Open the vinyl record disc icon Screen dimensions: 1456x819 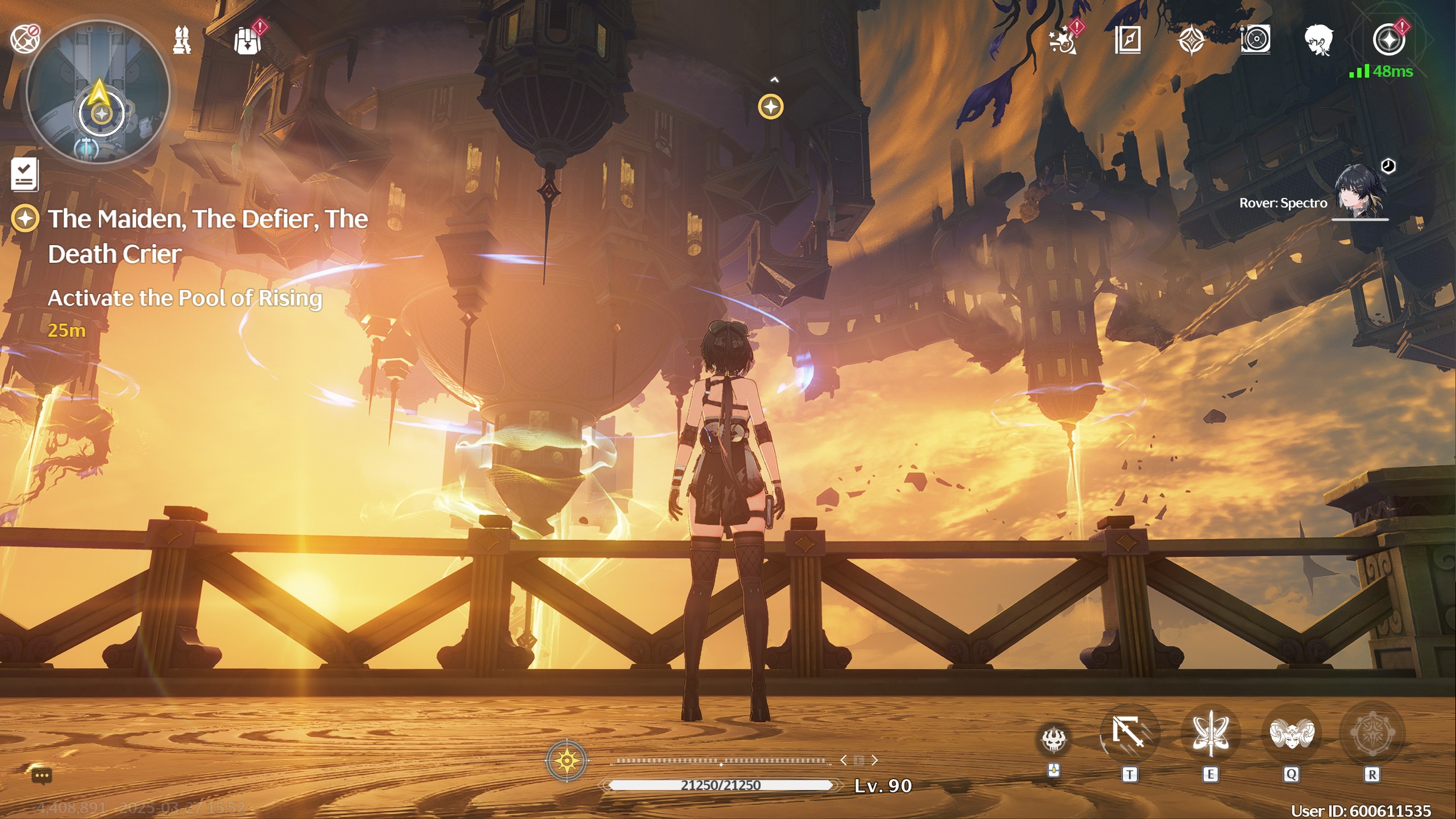[1255, 40]
